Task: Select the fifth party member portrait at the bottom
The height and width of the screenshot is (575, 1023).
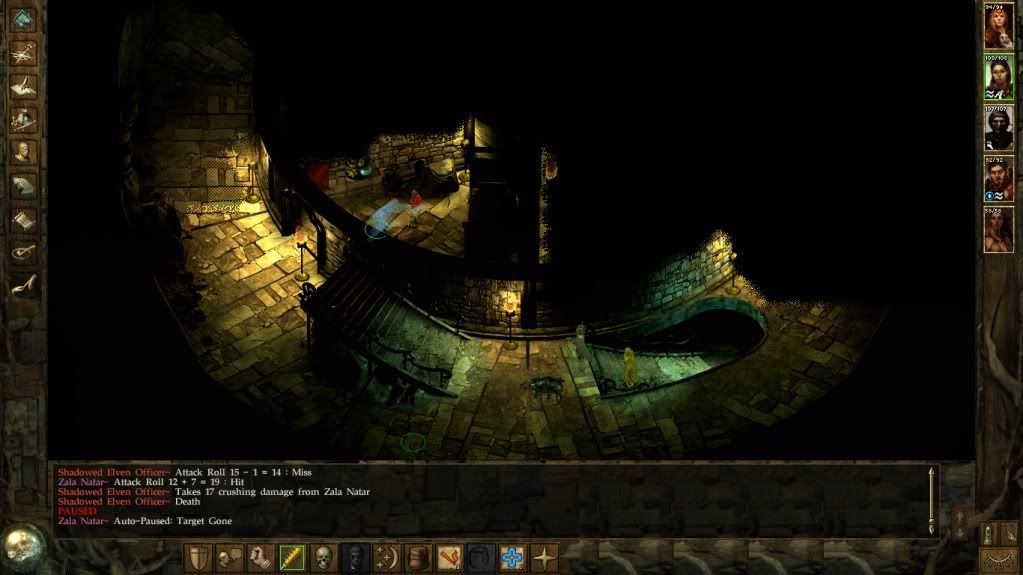Action: (997, 230)
